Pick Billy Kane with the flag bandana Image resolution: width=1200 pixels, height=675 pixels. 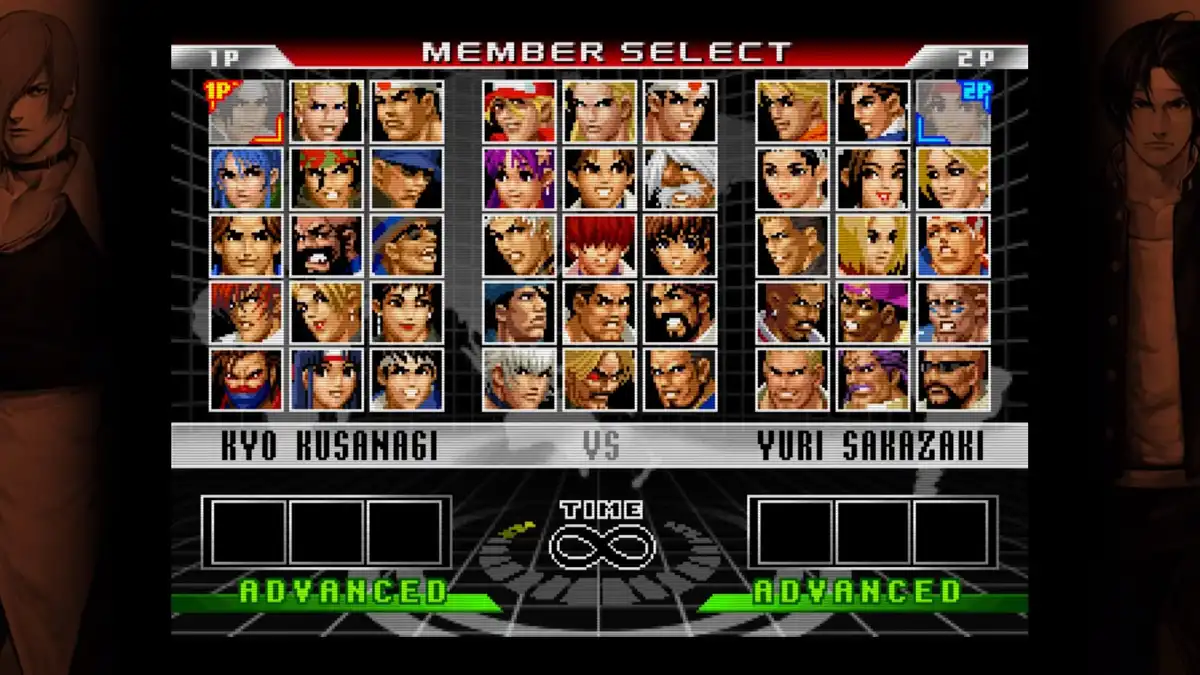(953, 245)
